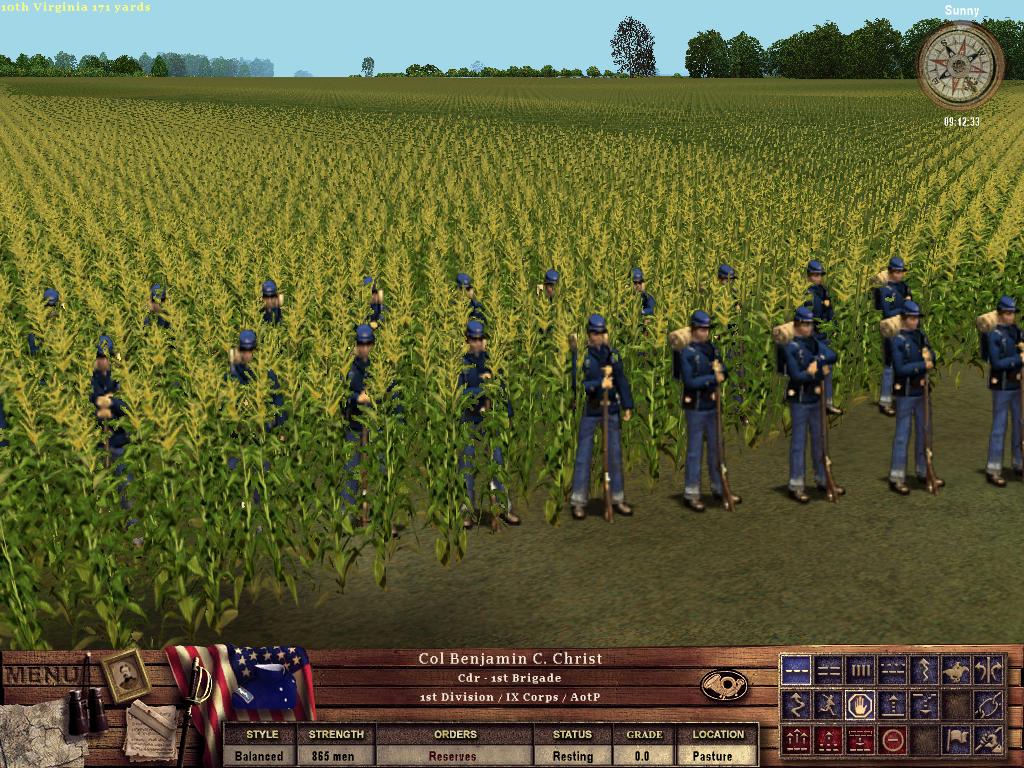The height and width of the screenshot is (768, 1024).
Task: Open the commander portrait photo
Action: [126, 675]
